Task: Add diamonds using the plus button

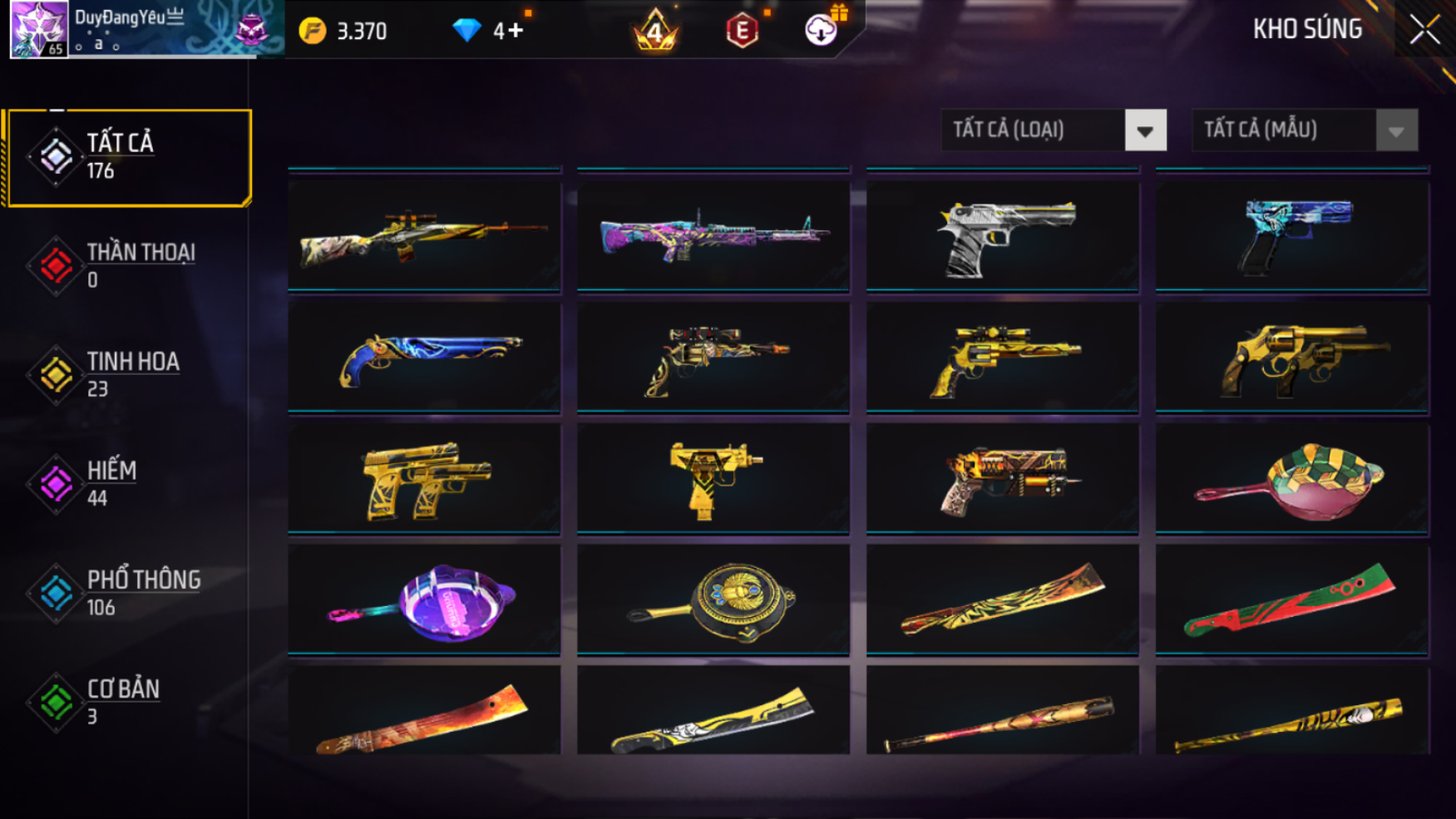Action: click(x=516, y=31)
